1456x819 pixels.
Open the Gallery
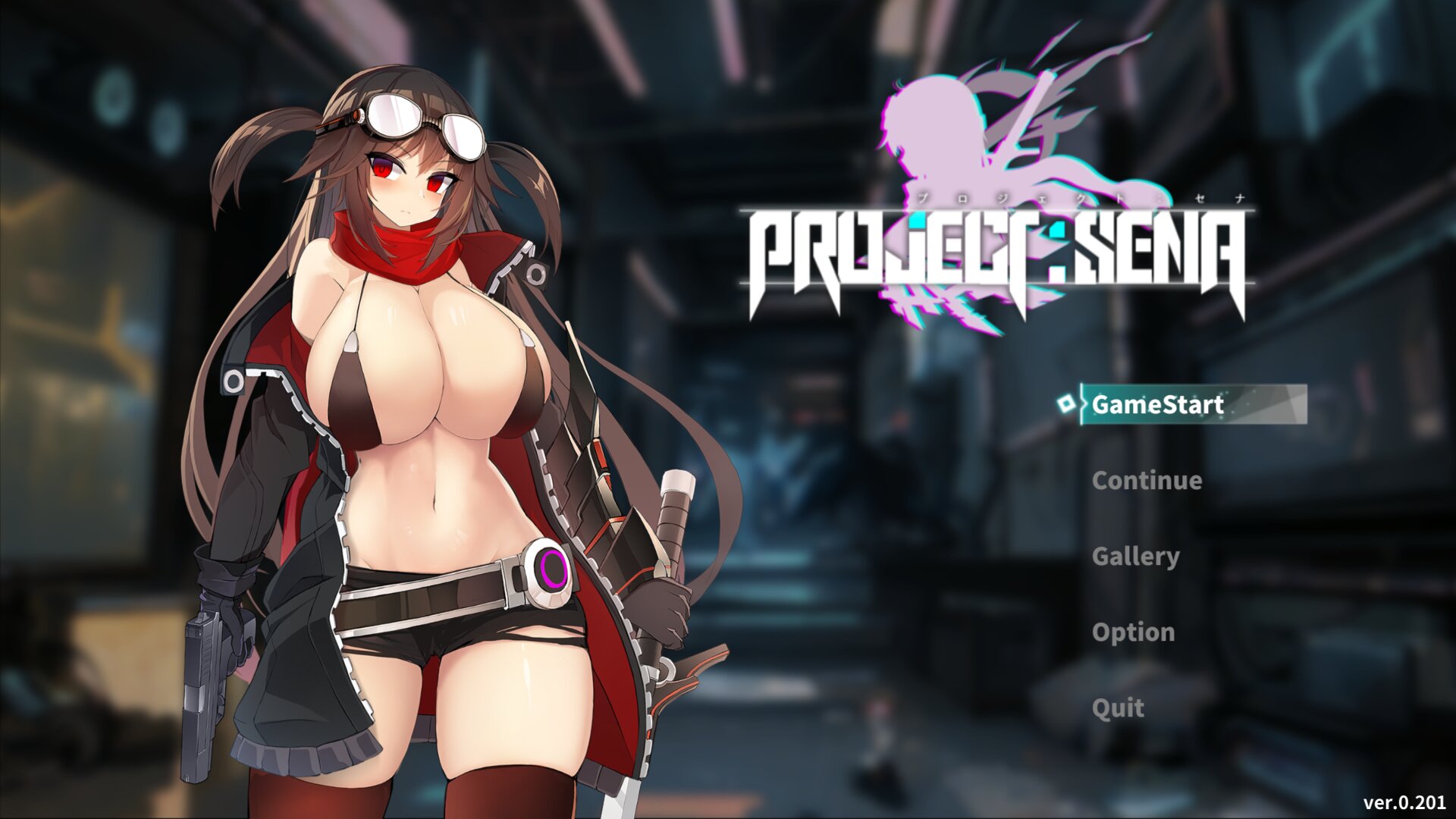click(x=1135, y=556)
